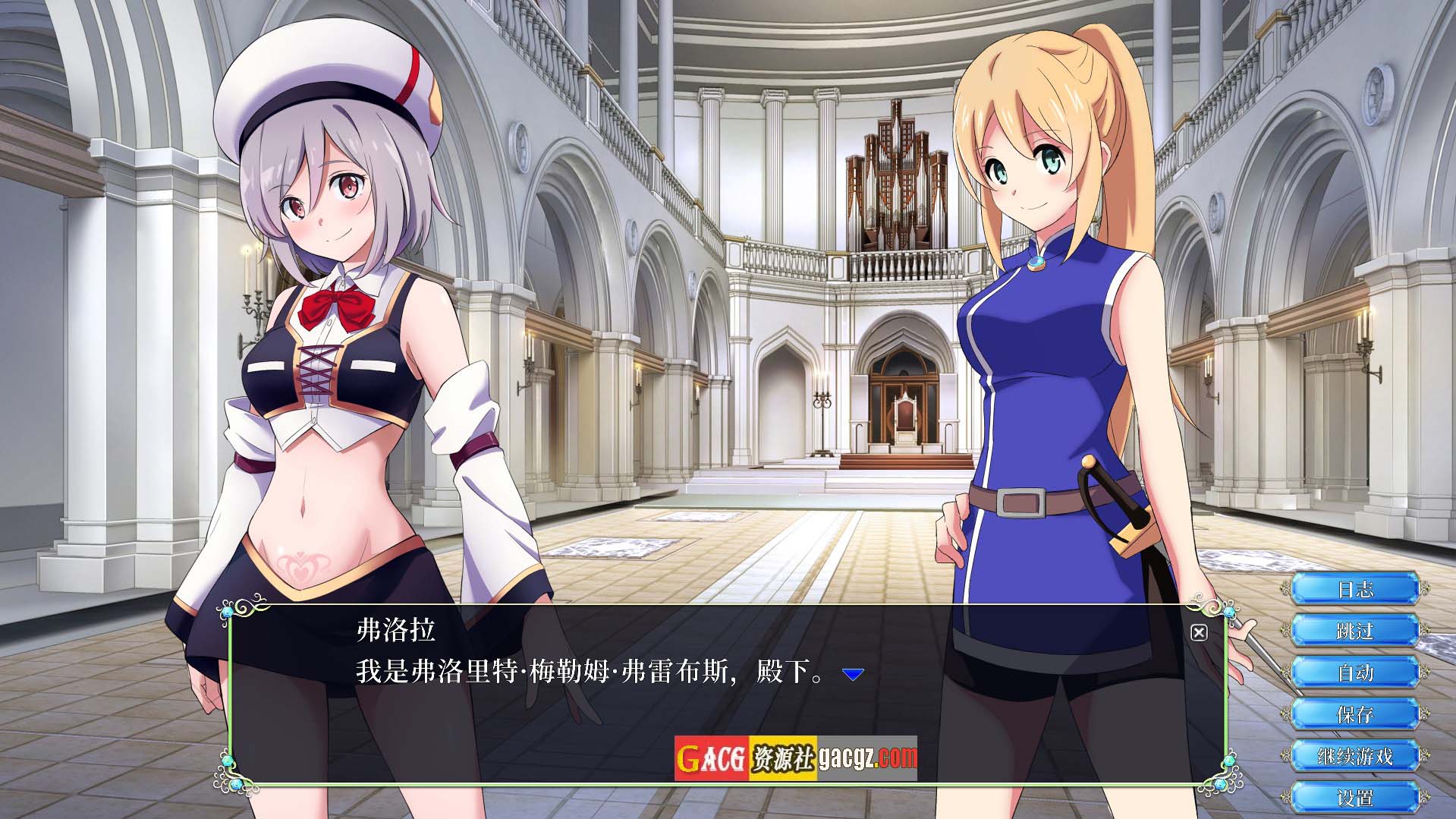Open the 日志 log button
The height and width of the screenshot is (819, 1456).
(x=1355, y=589)
